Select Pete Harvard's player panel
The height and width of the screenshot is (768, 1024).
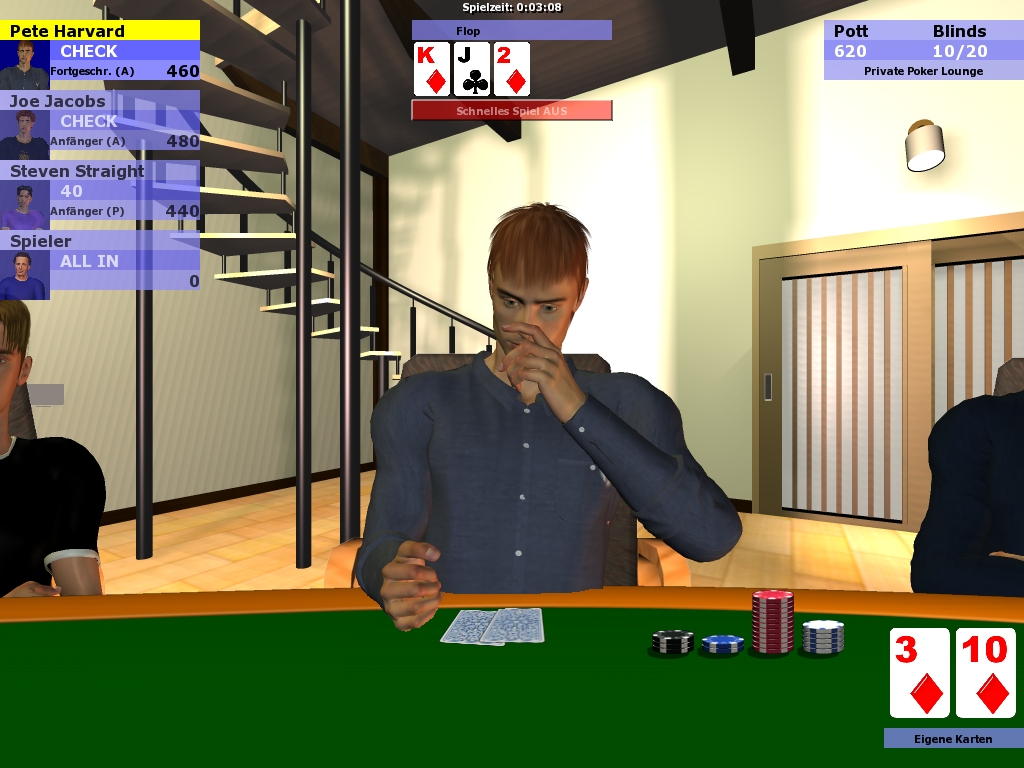pyautogui.click(x=100, y=51)
